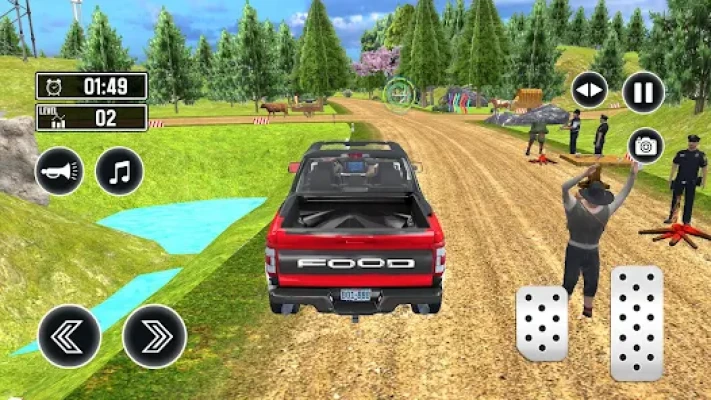Pause the game
Screen dimensions: 711x400
click(643, 92)
